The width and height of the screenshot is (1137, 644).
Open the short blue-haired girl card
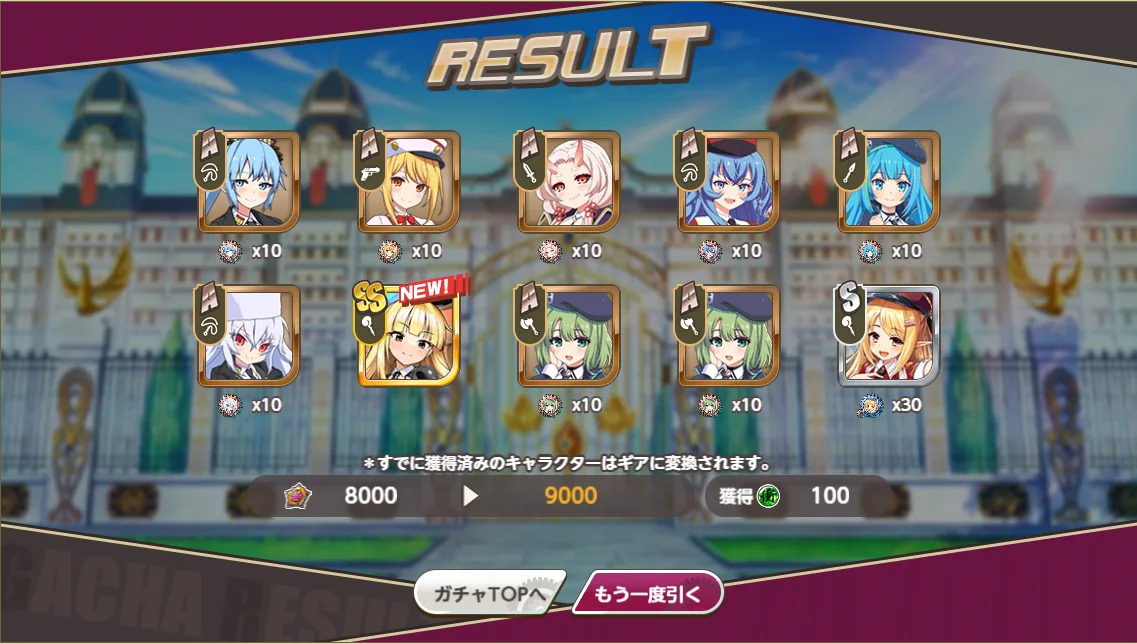click(248, 181)
